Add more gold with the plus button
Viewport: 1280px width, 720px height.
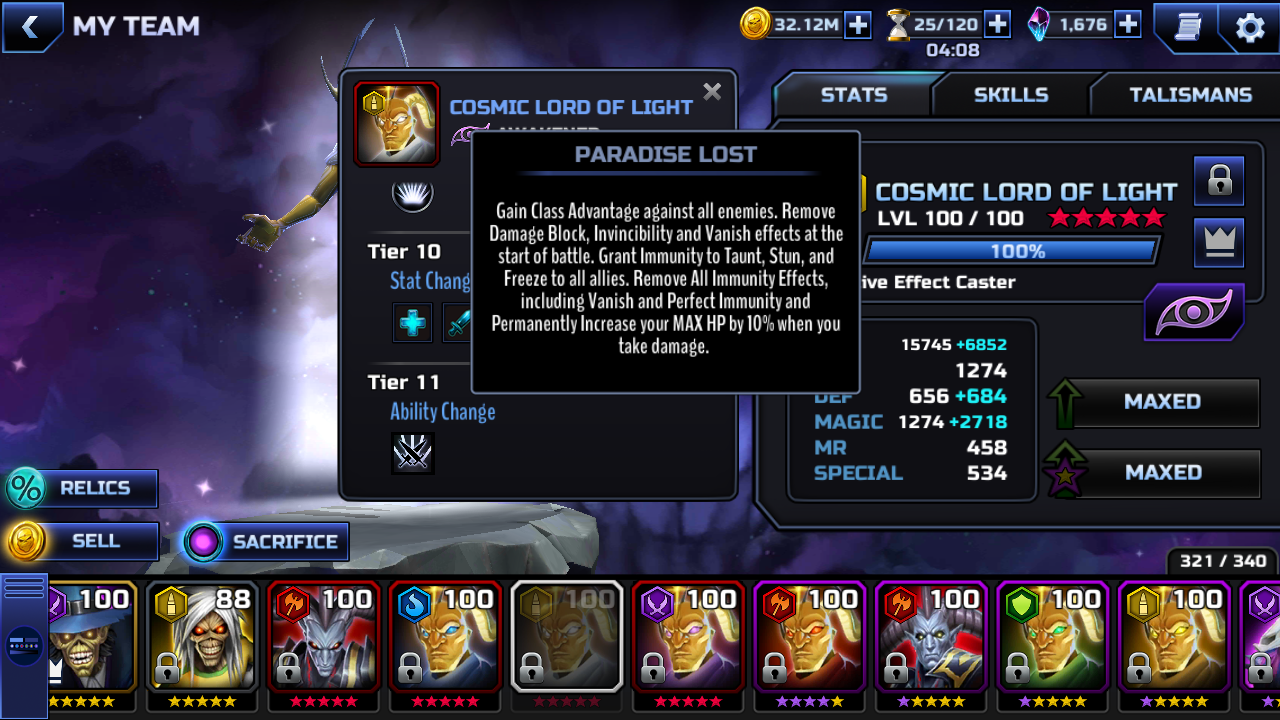tap(858, 25)
